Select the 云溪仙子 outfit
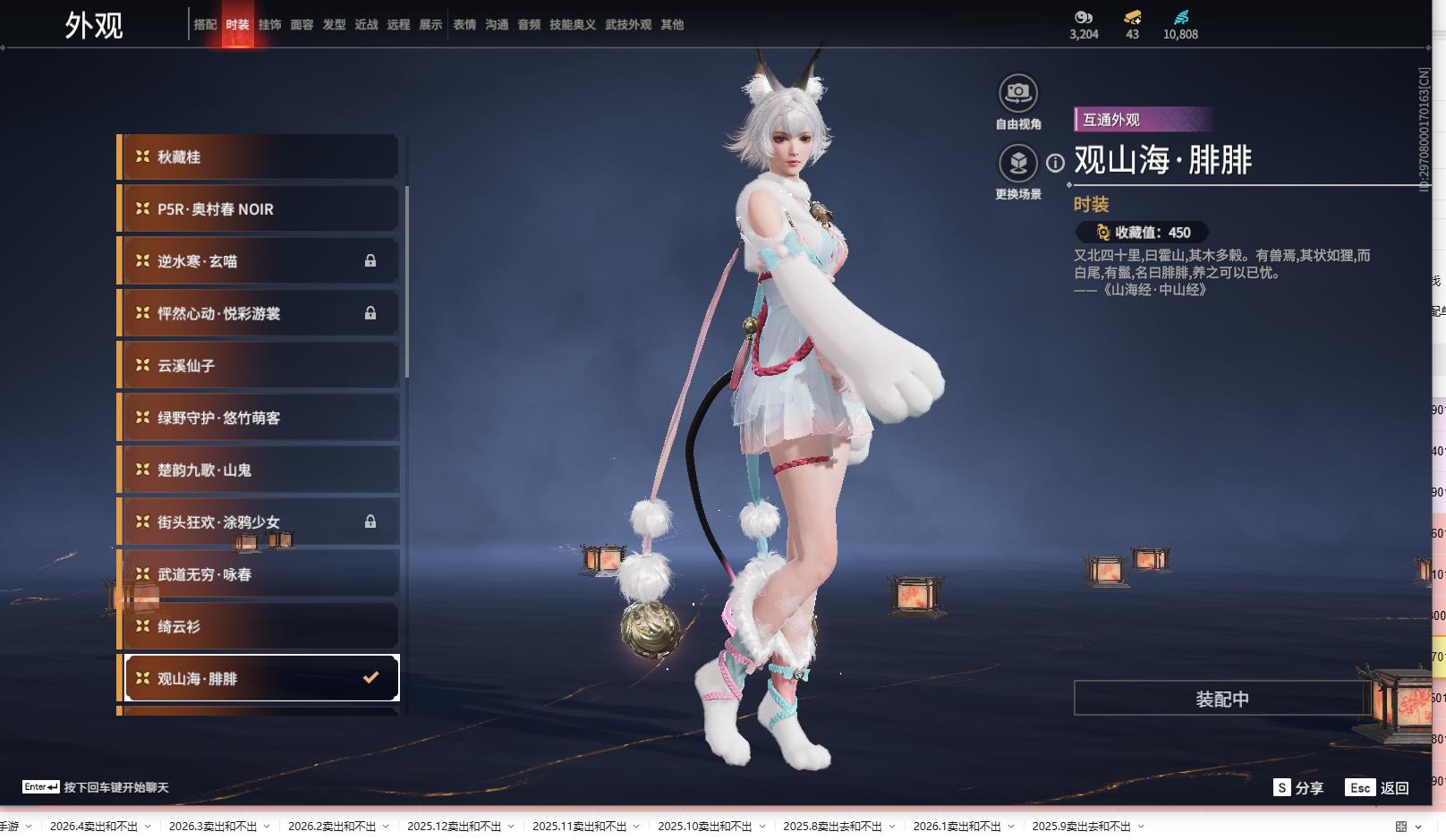The width and height of the screenshot is (1446, 840). [259, 366]
